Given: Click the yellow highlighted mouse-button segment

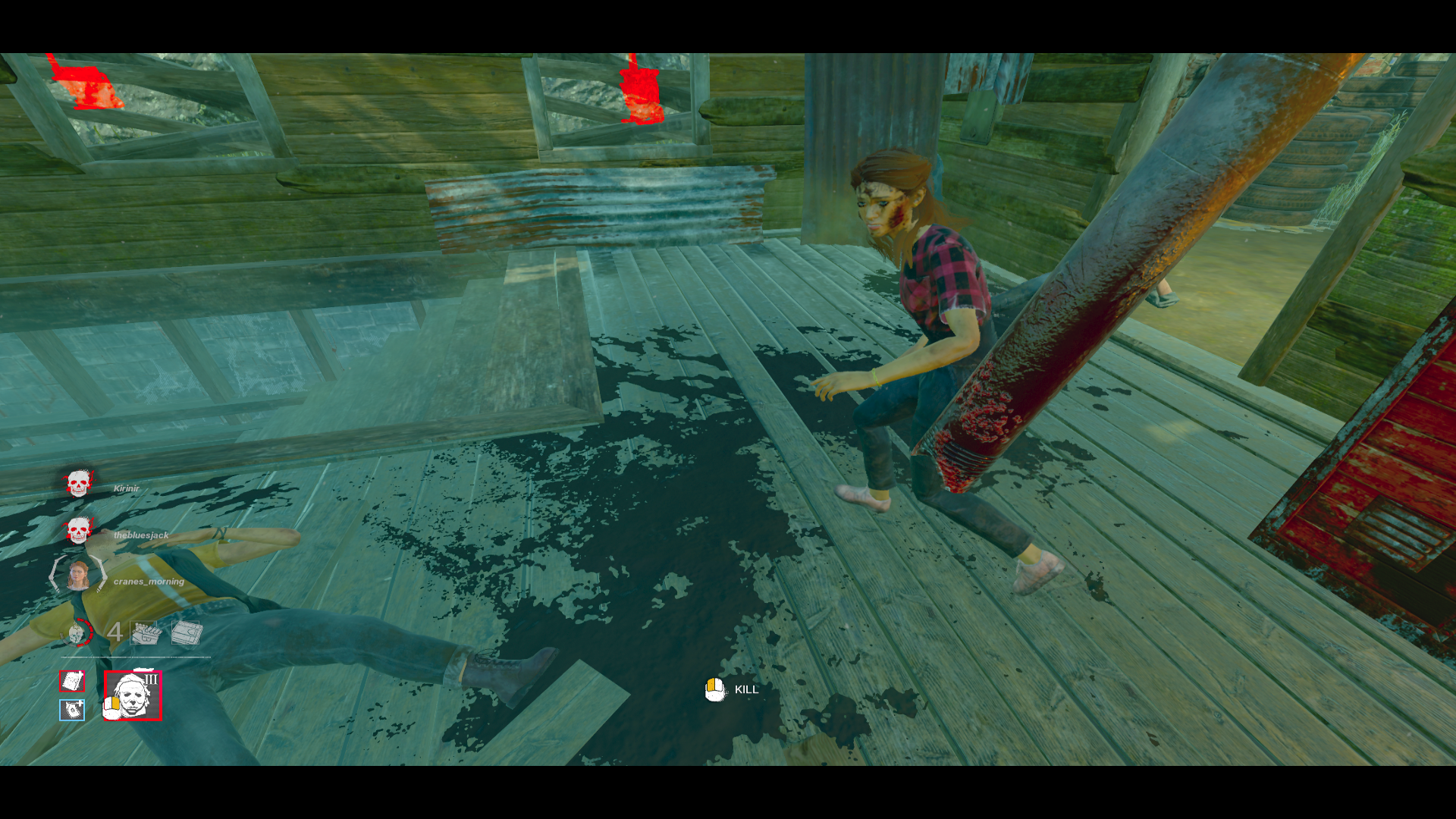Looking at the screenshot, I should (711, 685).
